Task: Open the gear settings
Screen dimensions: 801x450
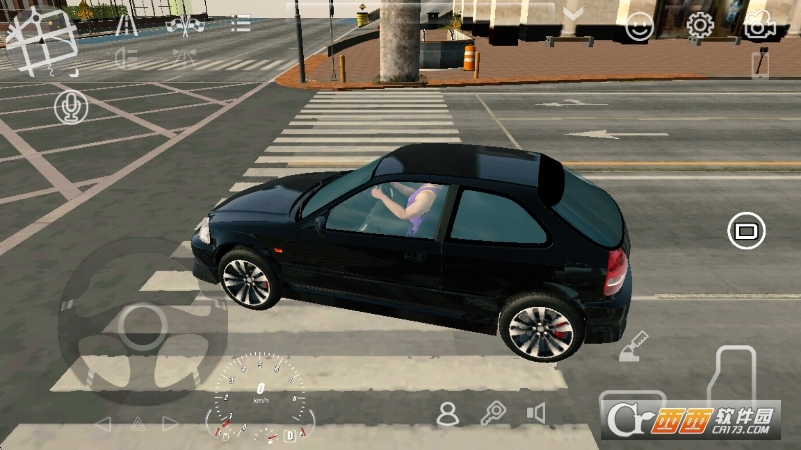Action: point(700,27)
